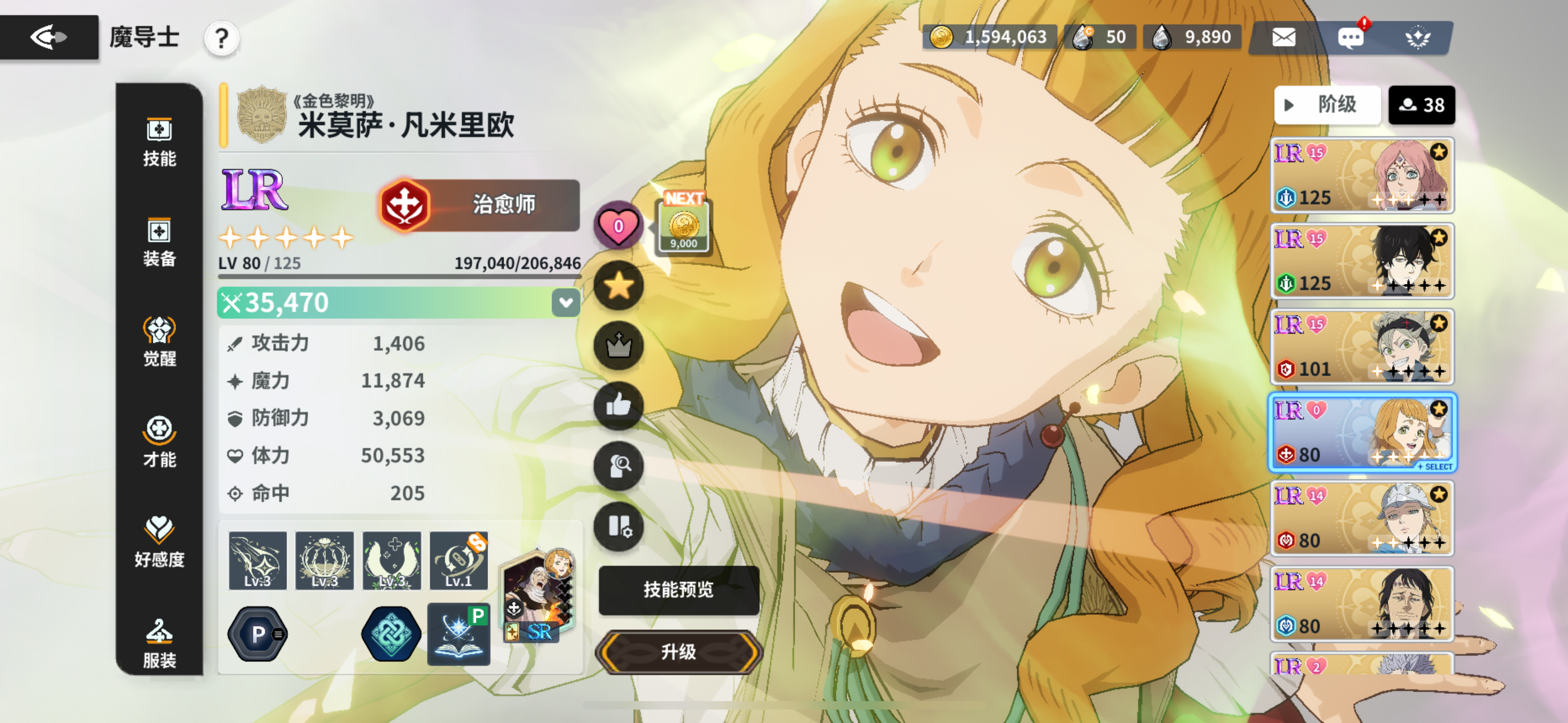Open the 服装 (costume) sidebar panel
1568x723 pixels.
(x=159, y=643)
